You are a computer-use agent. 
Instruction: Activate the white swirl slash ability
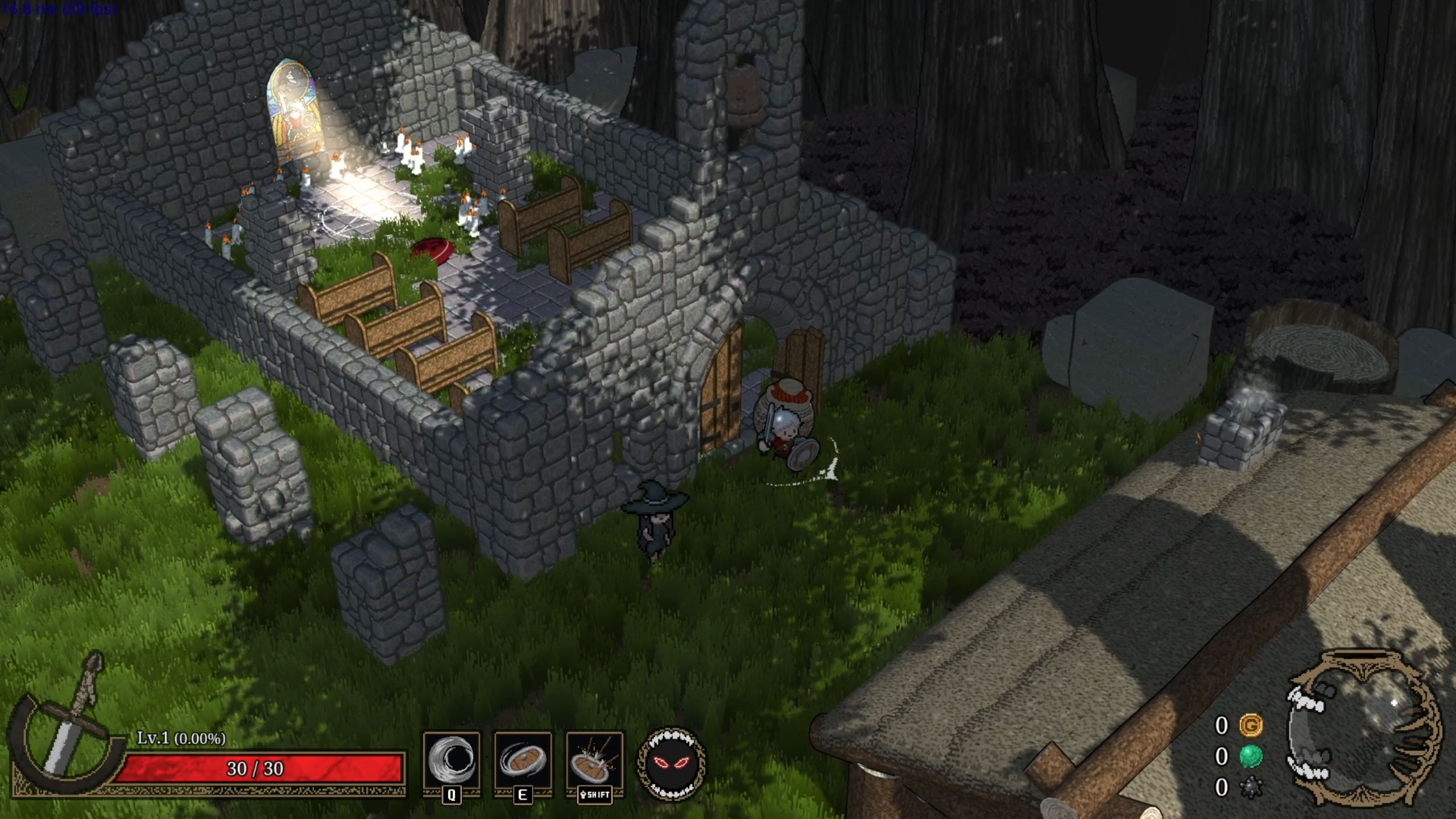pos(451,761)
